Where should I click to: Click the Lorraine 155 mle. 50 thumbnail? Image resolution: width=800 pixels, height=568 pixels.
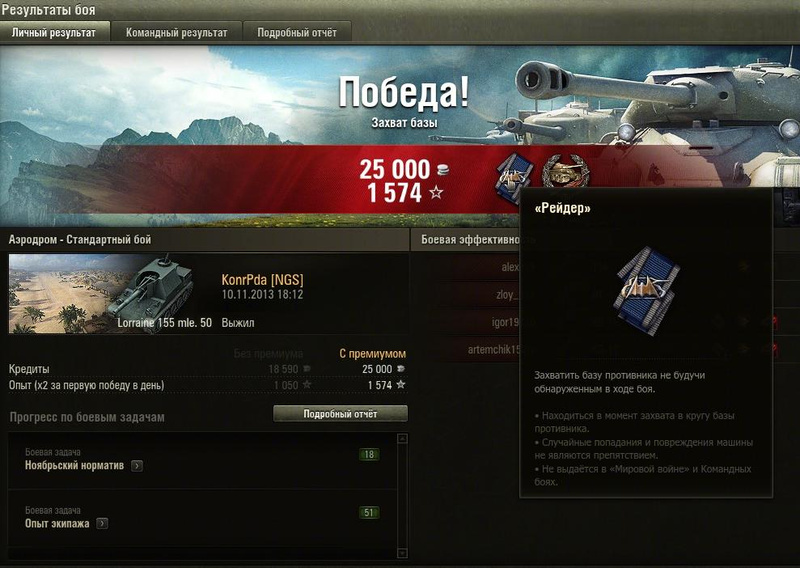(x=110, y=293)
